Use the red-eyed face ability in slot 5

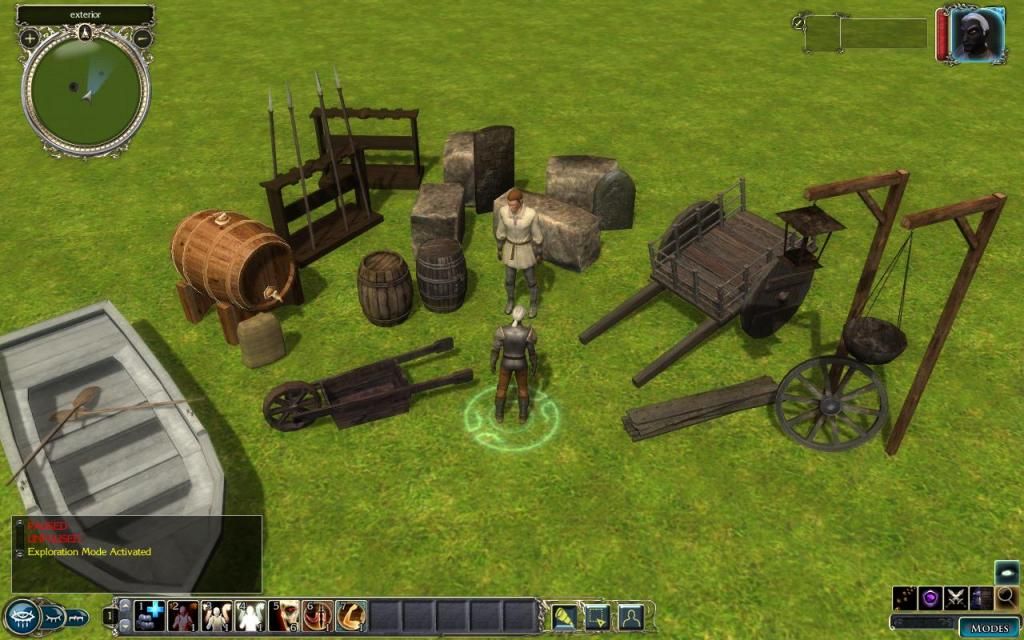(284, 615)
